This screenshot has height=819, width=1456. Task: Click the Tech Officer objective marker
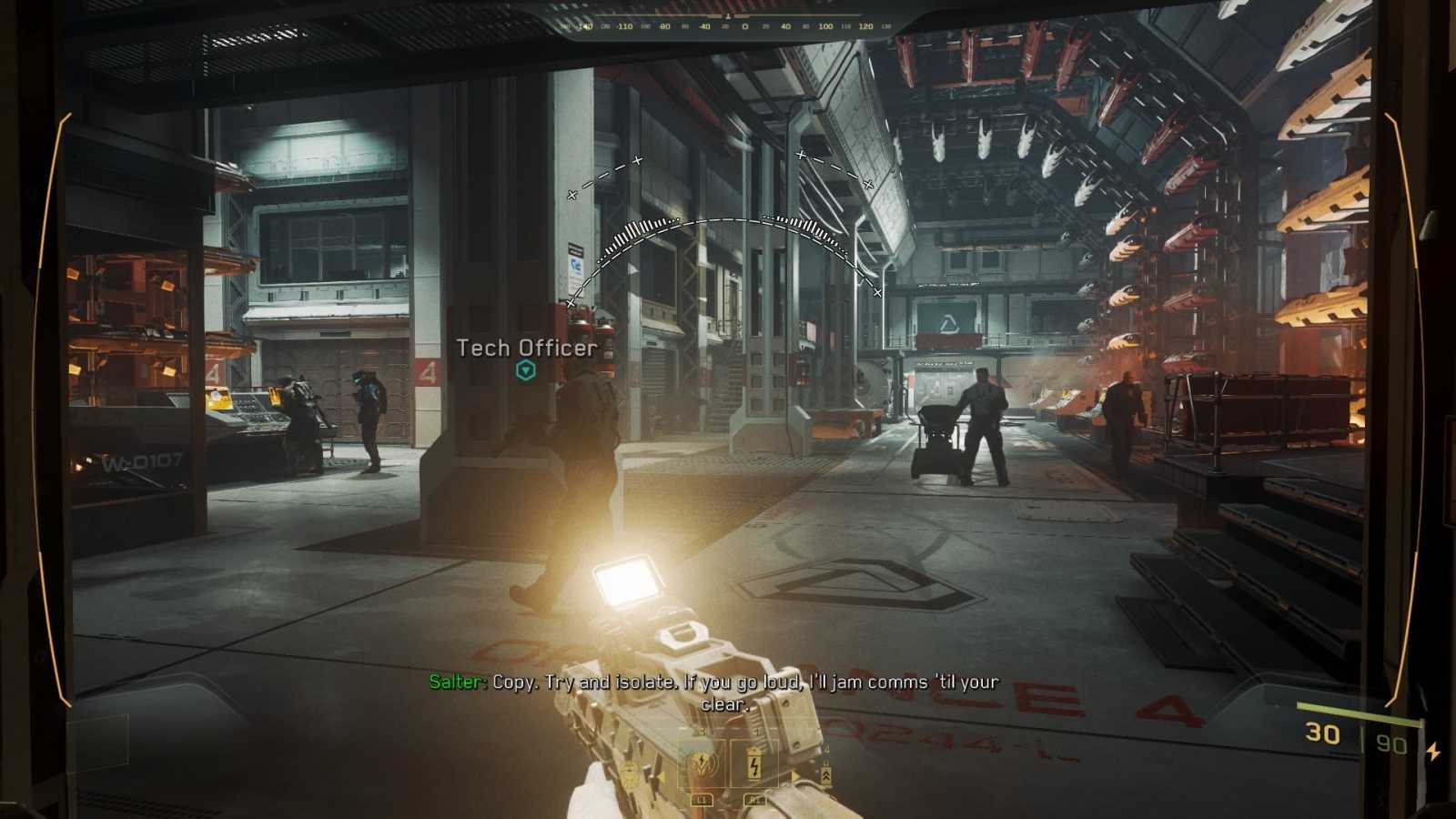(525, 370)
